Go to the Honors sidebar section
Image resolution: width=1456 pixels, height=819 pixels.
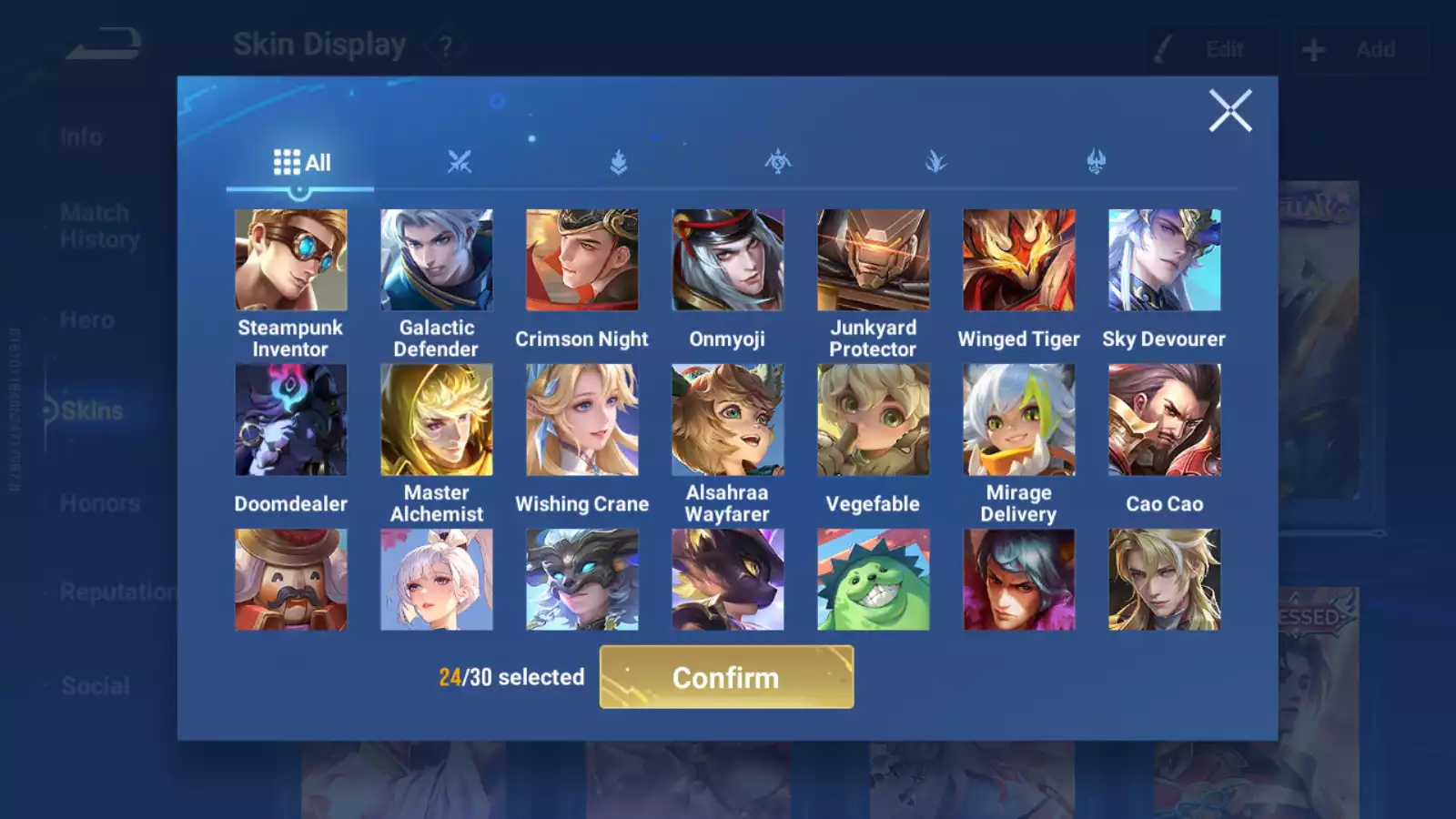click(97, 502)
